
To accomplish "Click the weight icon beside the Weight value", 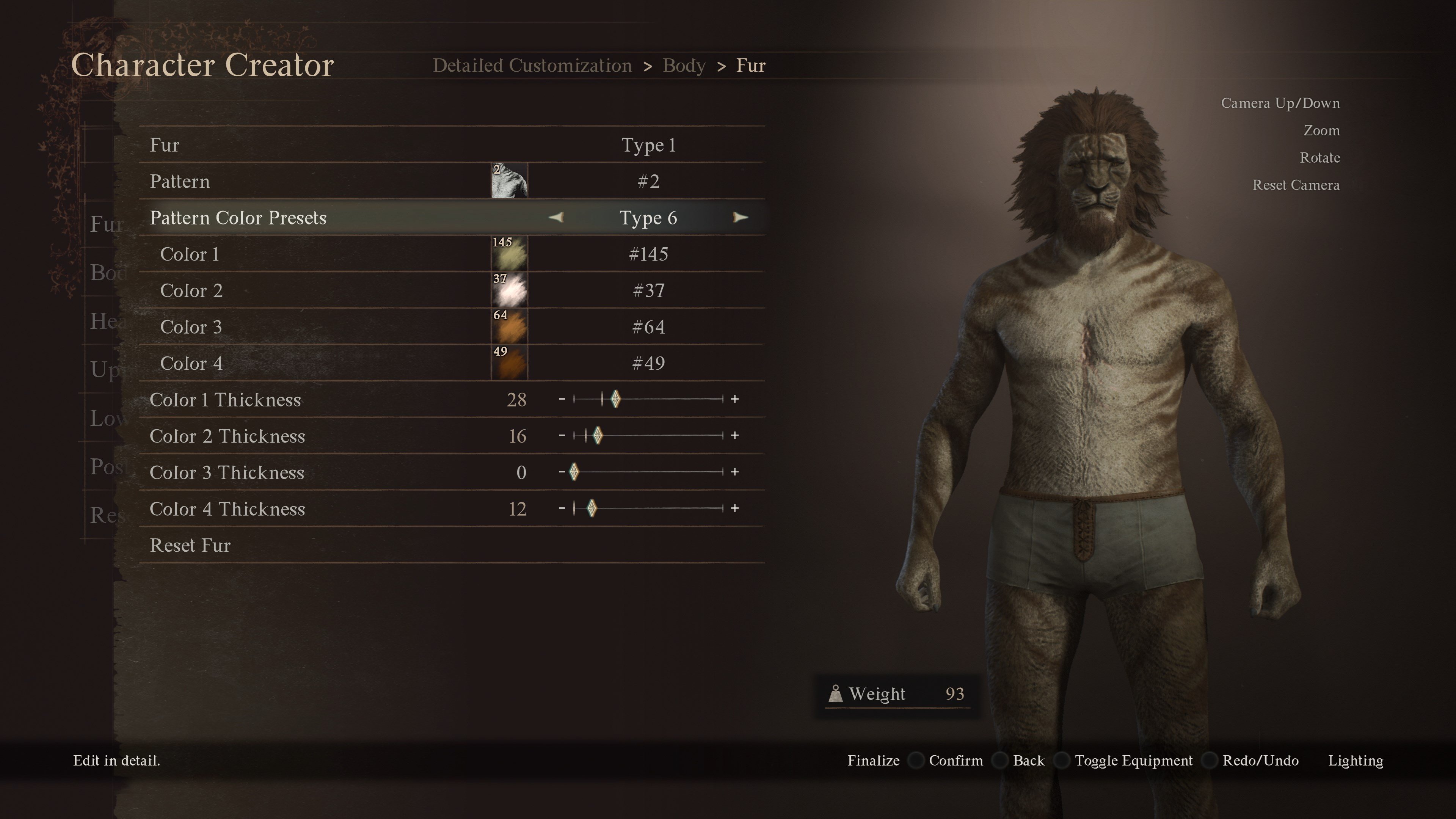I will [836, 693].
